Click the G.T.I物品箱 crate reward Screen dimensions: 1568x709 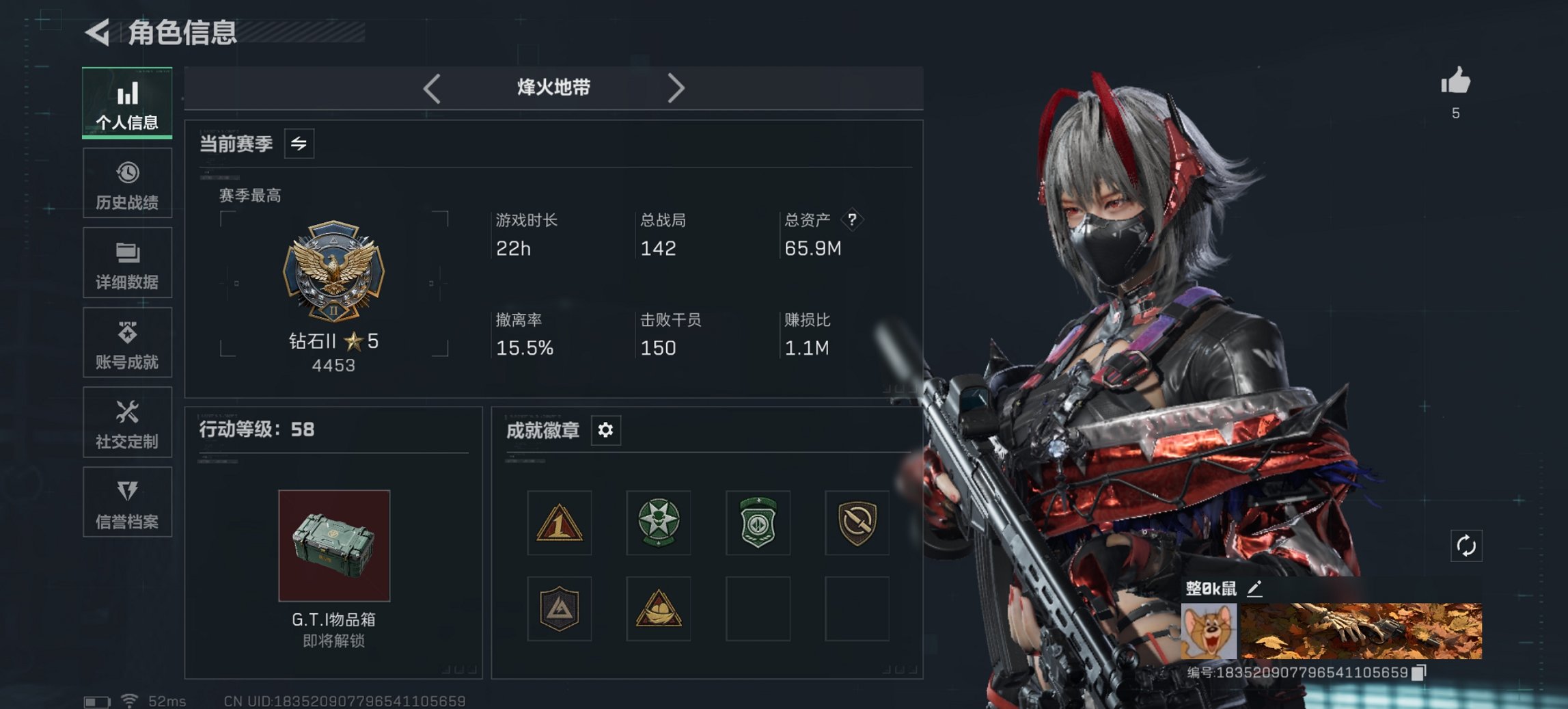[x=333, y=545]
